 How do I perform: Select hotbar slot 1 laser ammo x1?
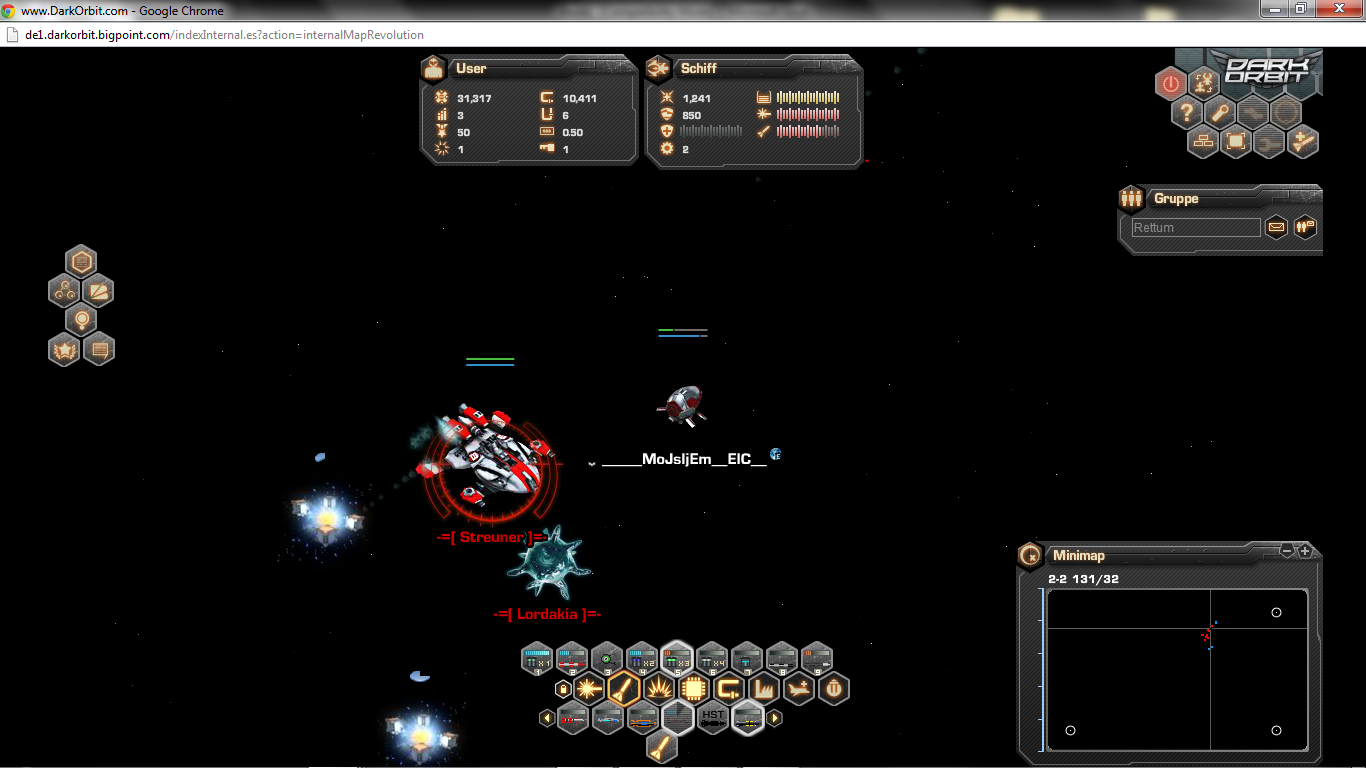coord(537,658)
